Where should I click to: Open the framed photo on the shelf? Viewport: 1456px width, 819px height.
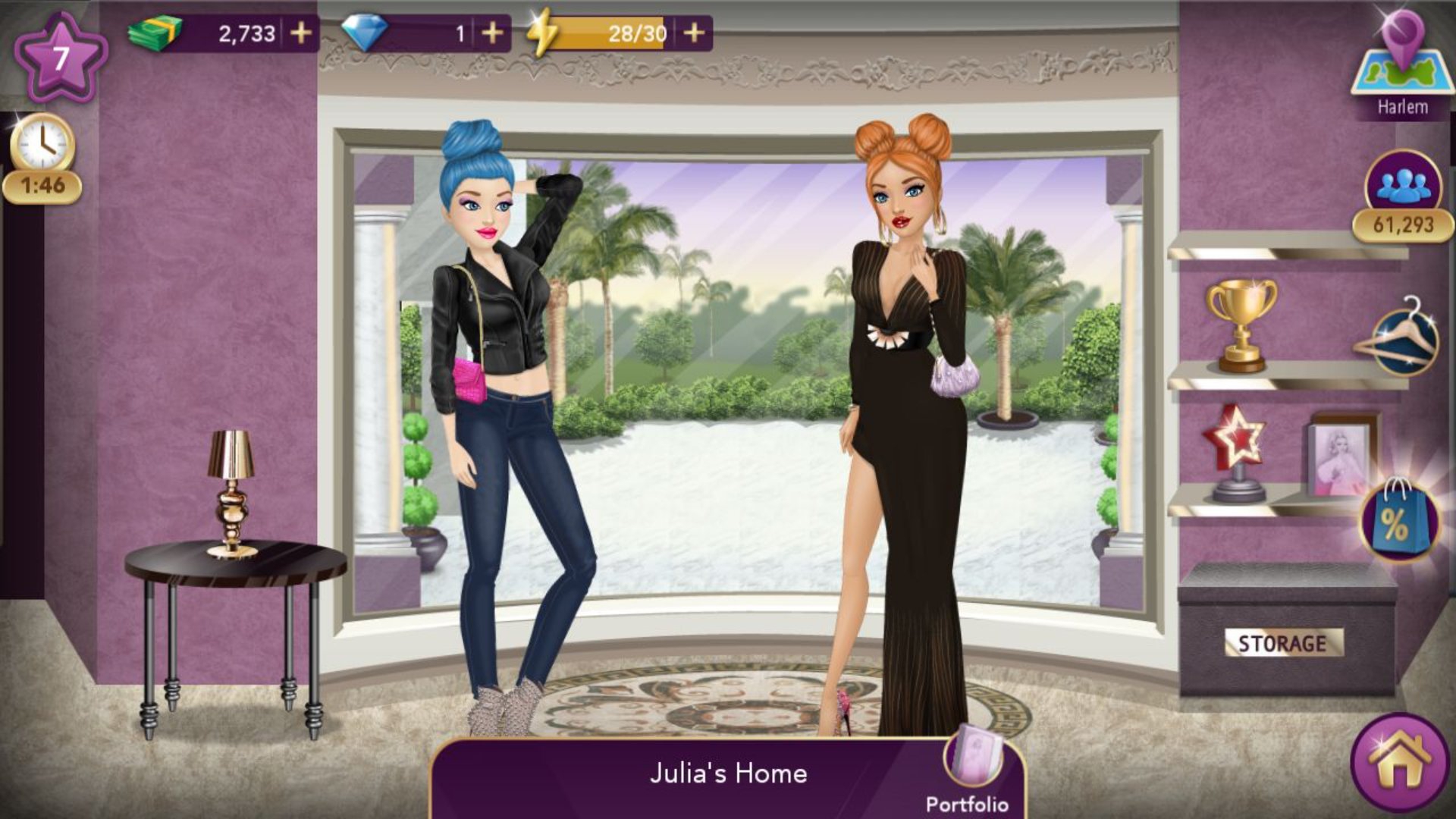[1341, 457]
